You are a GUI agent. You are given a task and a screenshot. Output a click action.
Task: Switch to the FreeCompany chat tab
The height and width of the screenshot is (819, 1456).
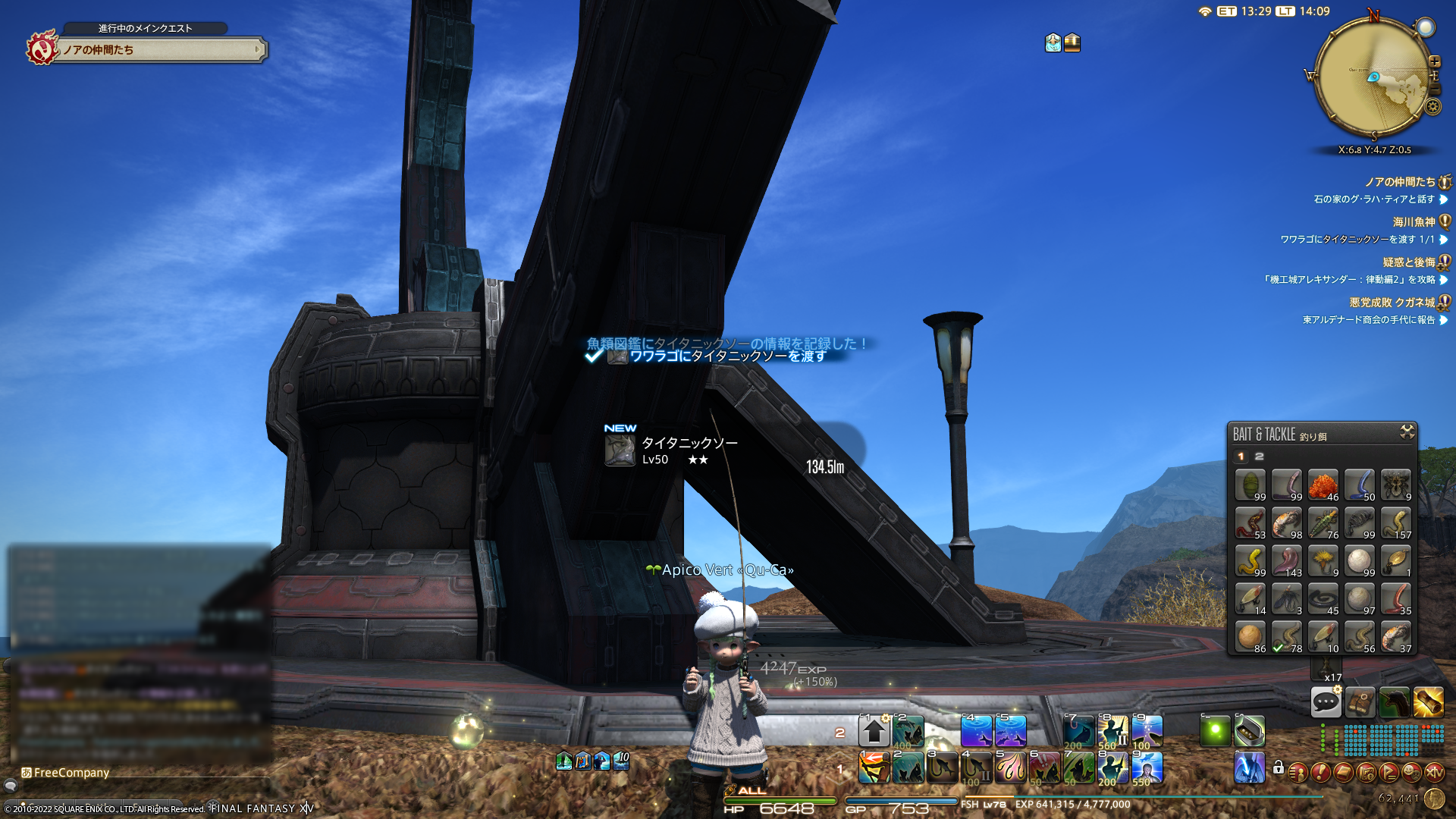[67, 773]
